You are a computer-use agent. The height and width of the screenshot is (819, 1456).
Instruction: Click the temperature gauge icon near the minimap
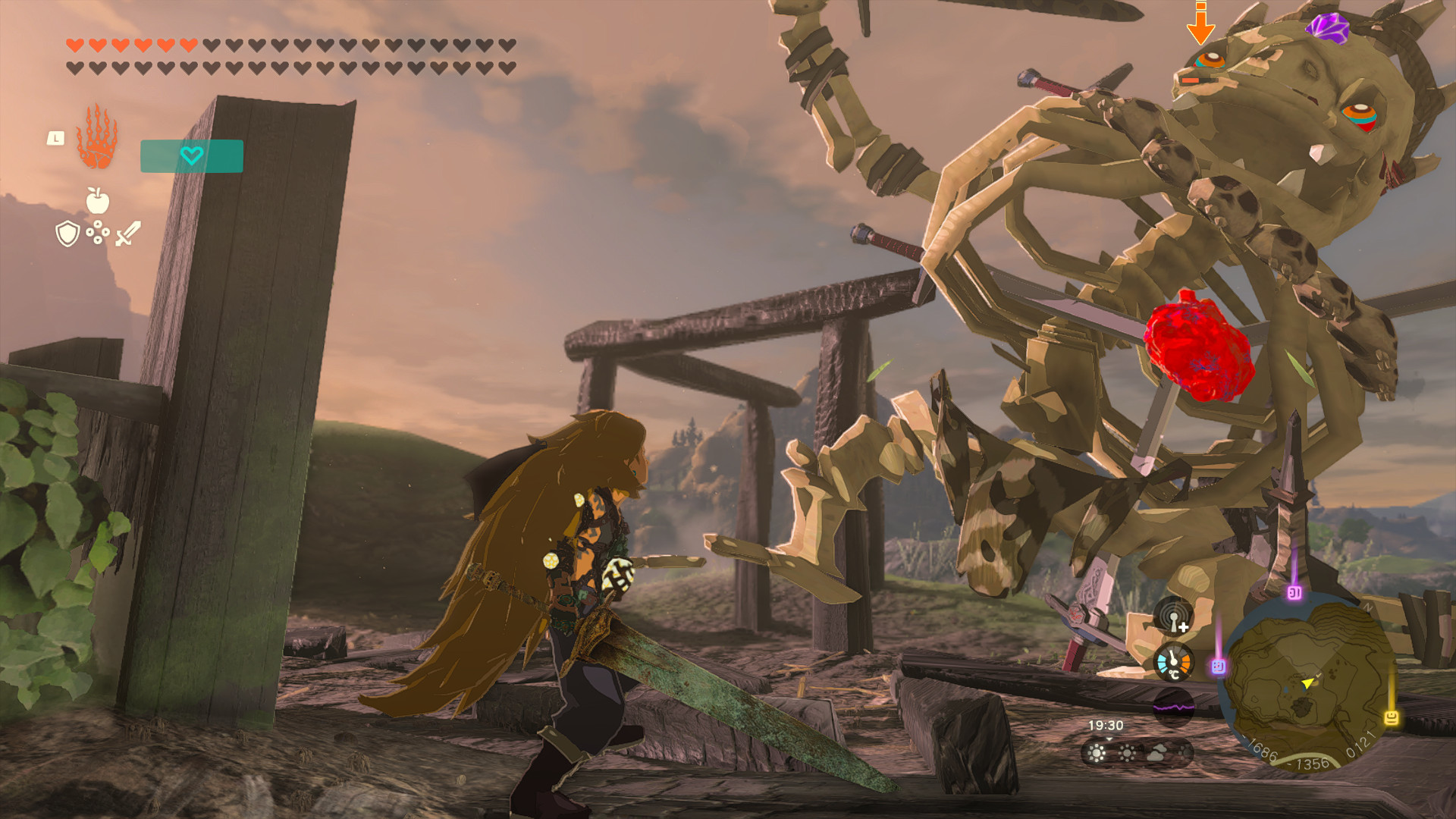pos(1173,661)
